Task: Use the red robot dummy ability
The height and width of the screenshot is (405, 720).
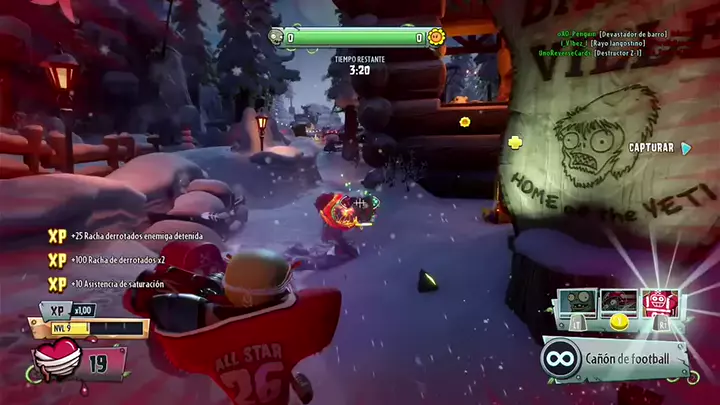Action: pos(659,303)
